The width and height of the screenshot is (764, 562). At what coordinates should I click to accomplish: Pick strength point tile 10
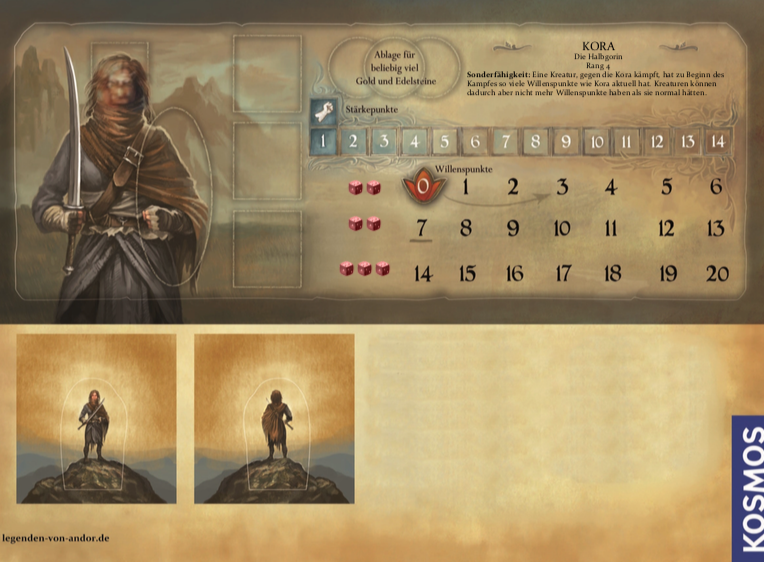[596, 141]
